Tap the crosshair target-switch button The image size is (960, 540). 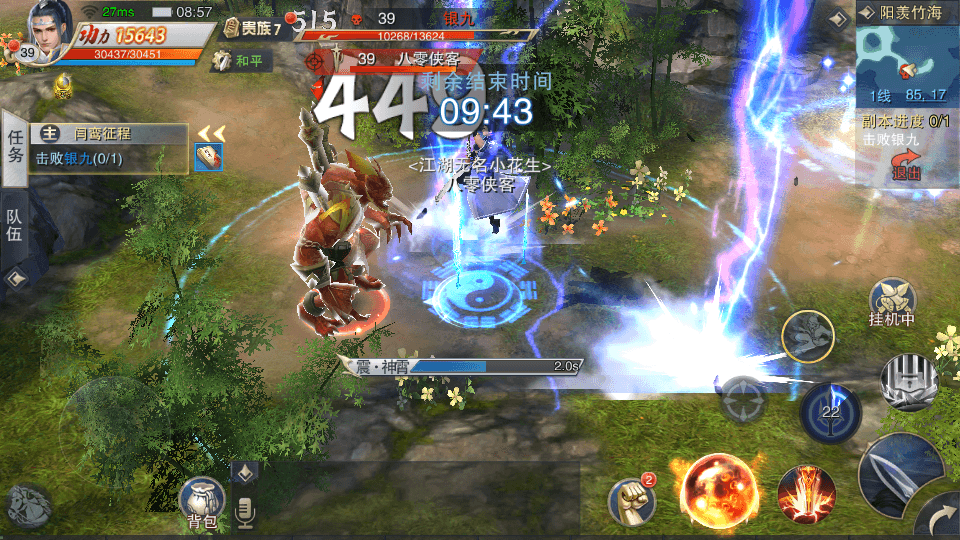click(x=744, y=399)
